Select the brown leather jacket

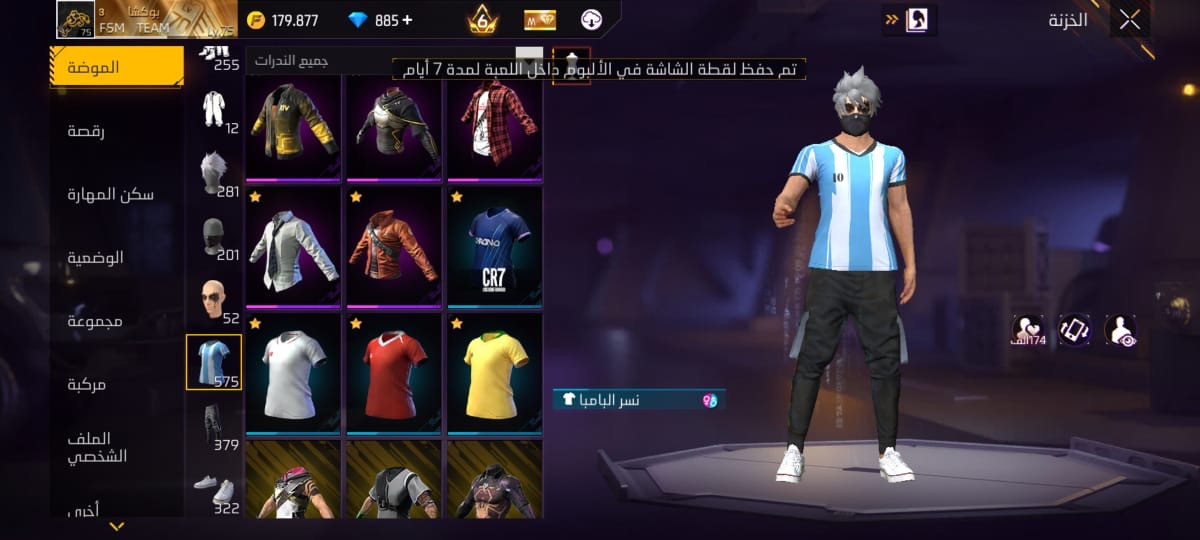(394, 247)
